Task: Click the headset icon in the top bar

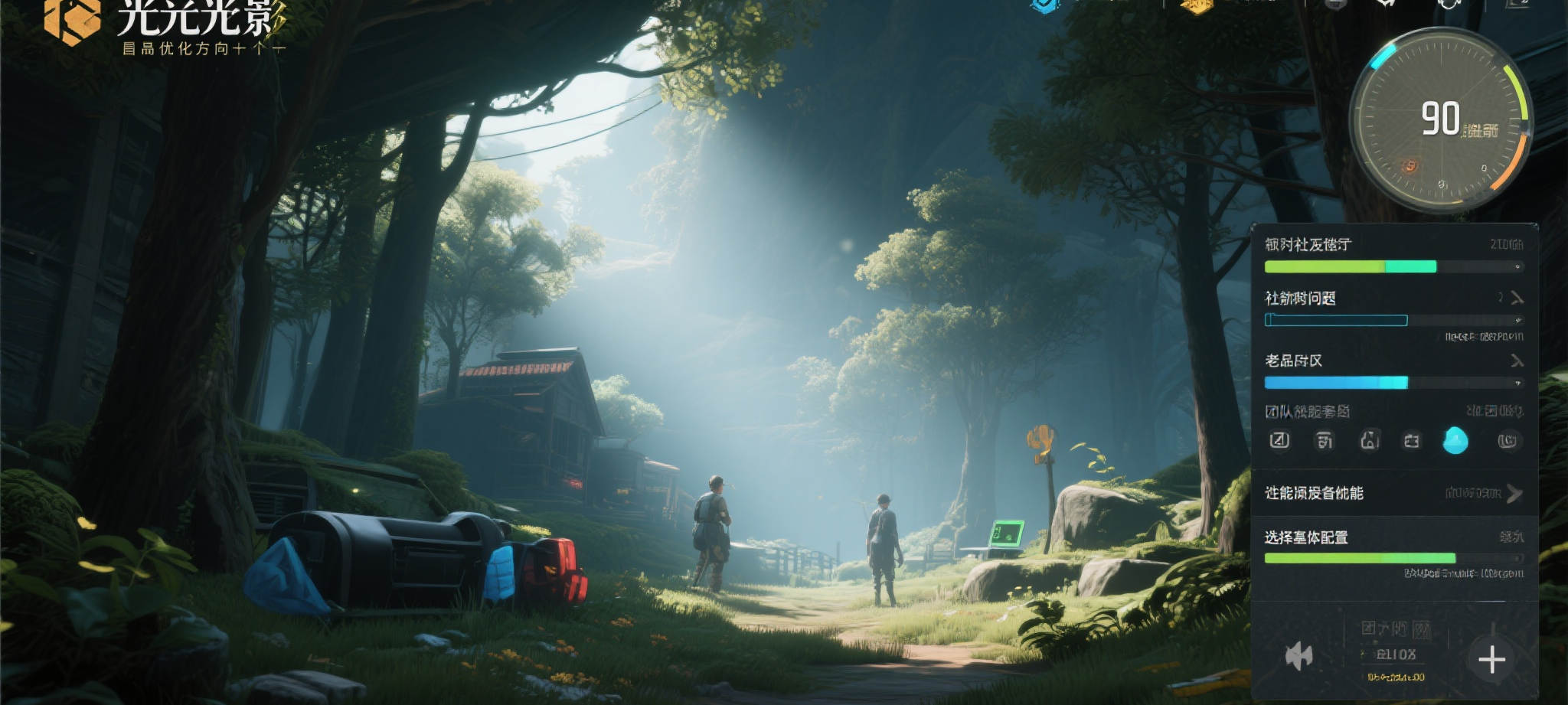Action: click(1449, 5)
